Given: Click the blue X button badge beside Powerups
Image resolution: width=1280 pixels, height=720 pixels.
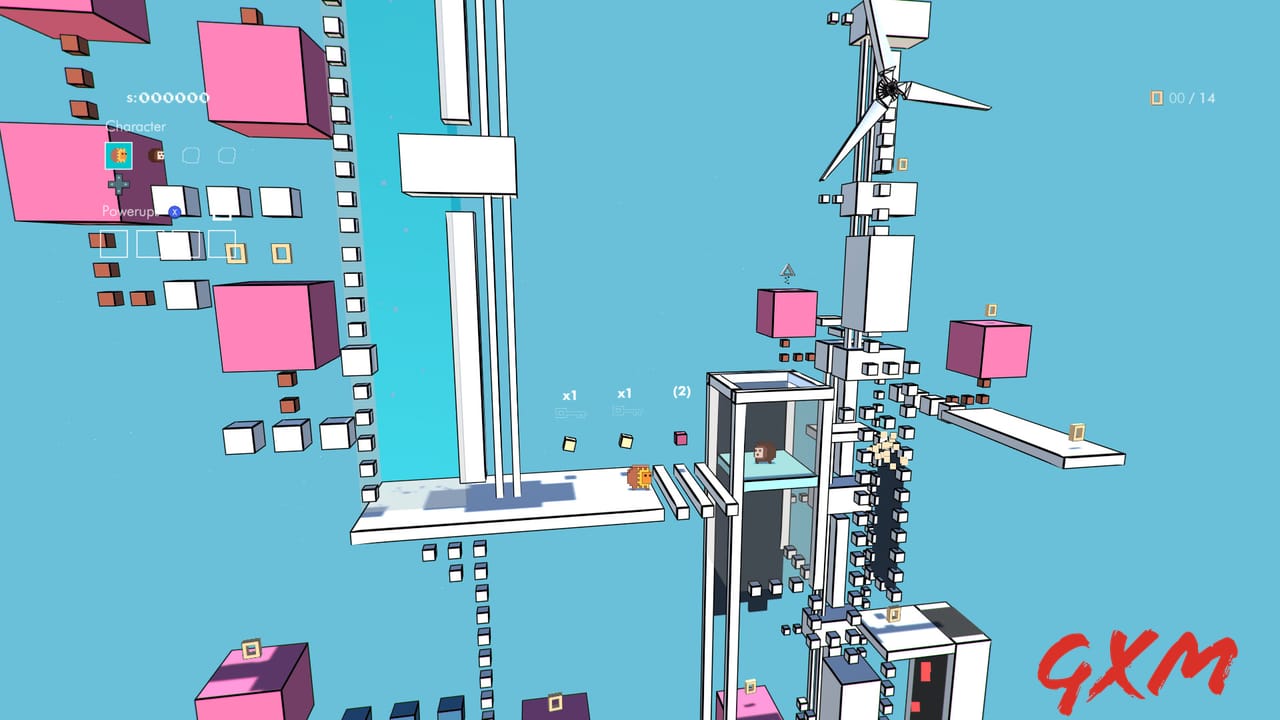Looking at the screenshot, I should 174,211.
